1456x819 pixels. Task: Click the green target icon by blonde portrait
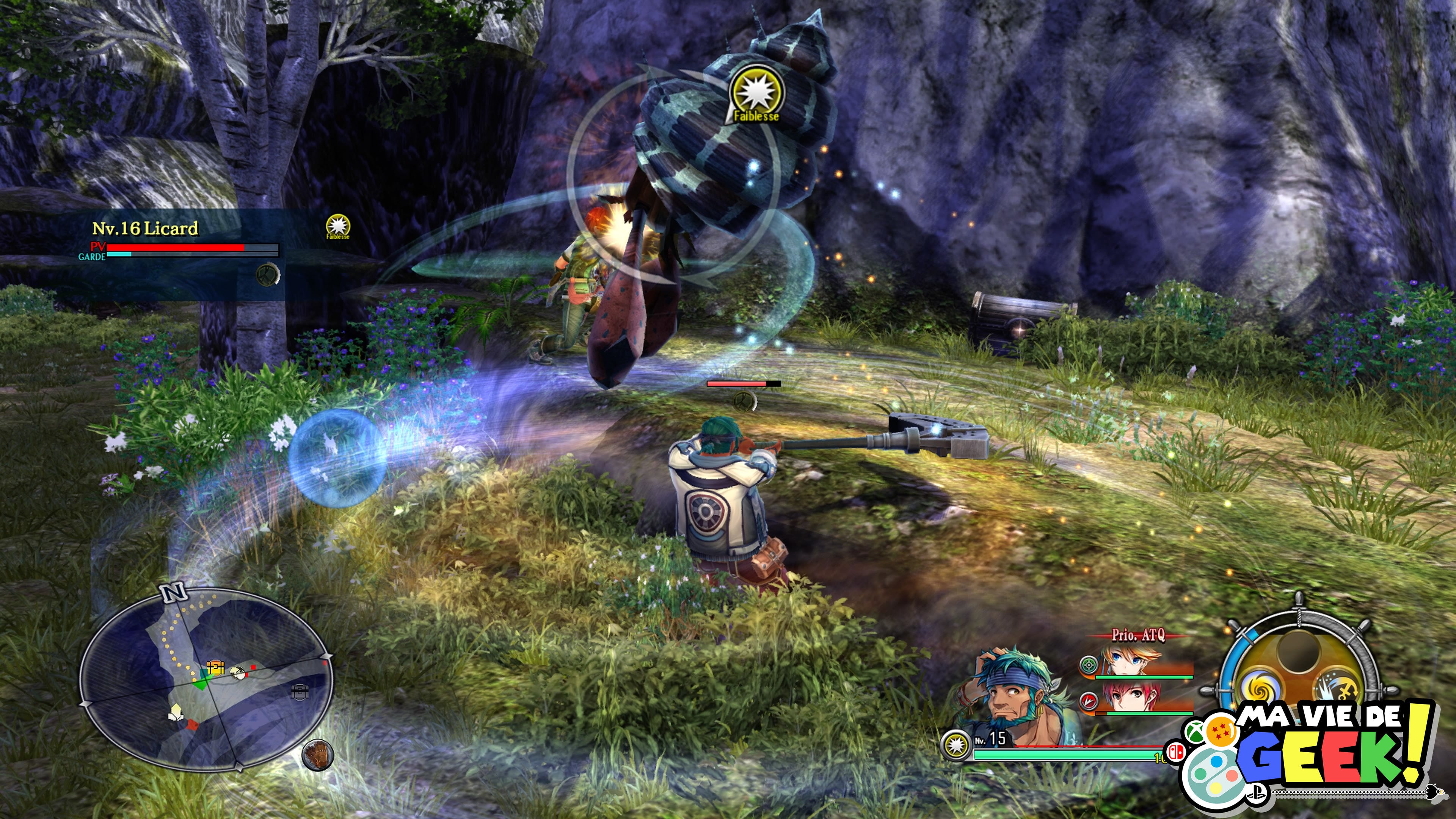click(1088, 665)
